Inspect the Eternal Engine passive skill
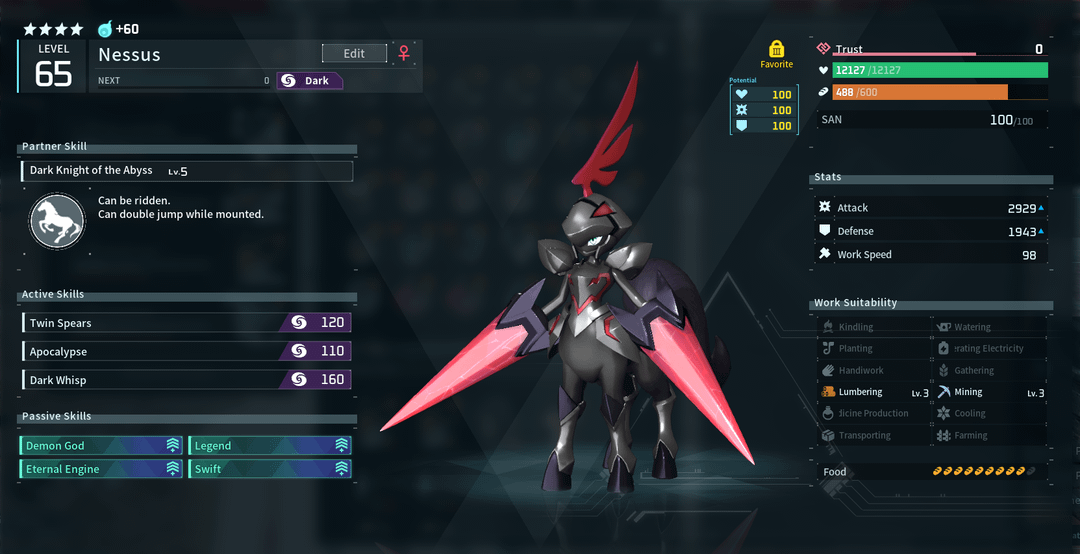Viewport: 1080px width, 554px height. [x=101, y=469]
